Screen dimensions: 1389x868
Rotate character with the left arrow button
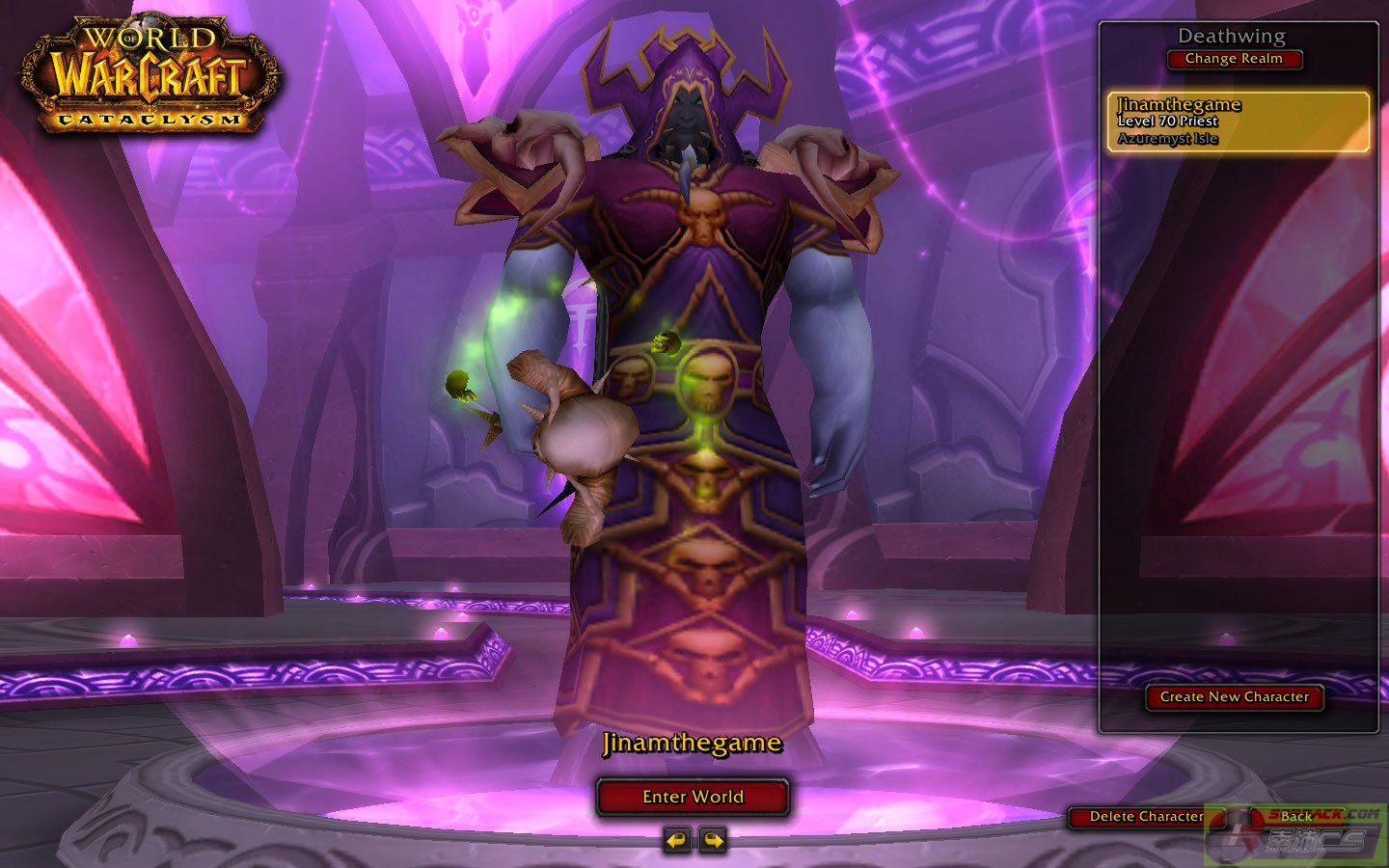tap(677, 840)
